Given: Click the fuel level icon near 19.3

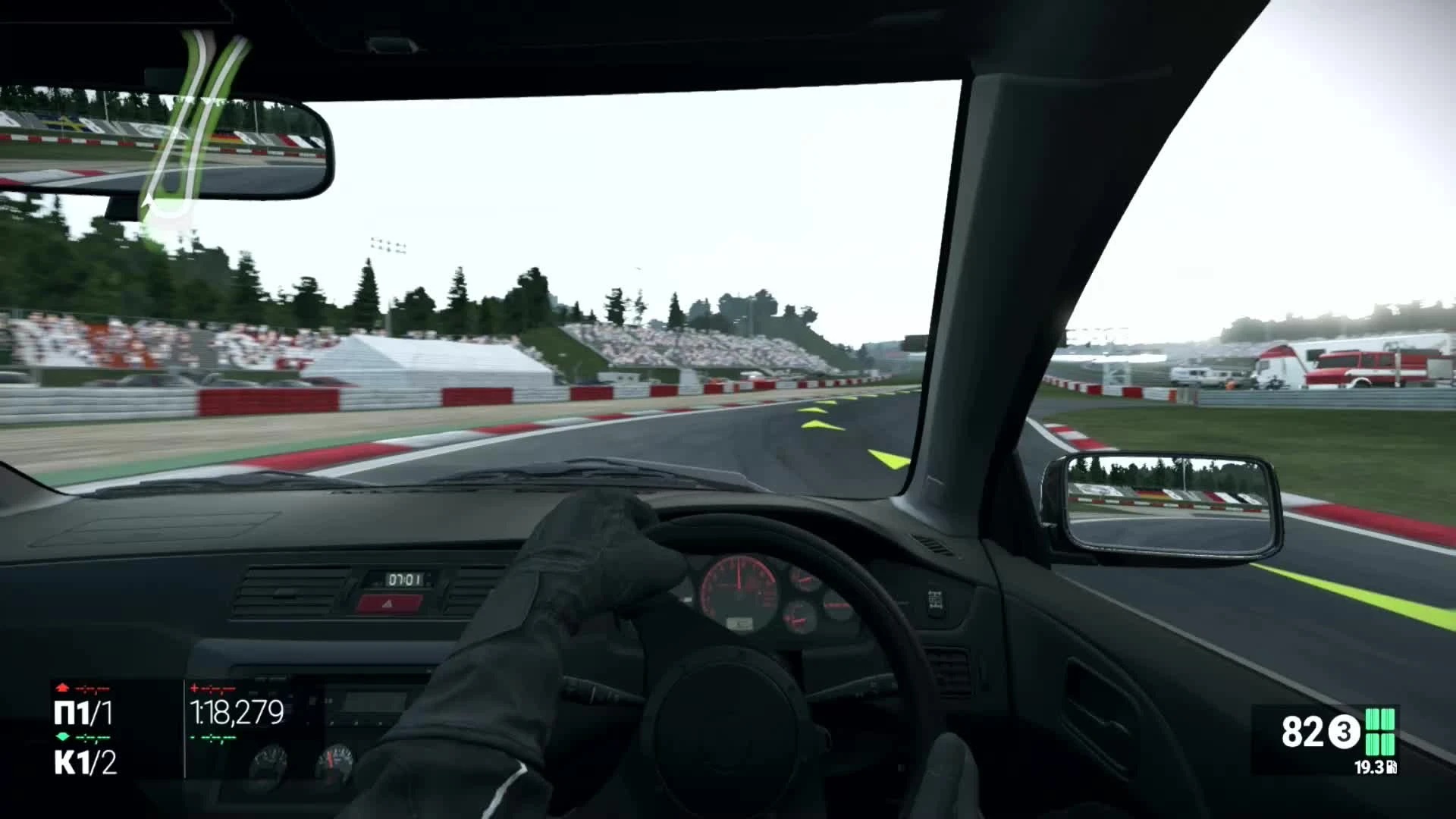Looking at the screenshot, I should coord(1390,767).
